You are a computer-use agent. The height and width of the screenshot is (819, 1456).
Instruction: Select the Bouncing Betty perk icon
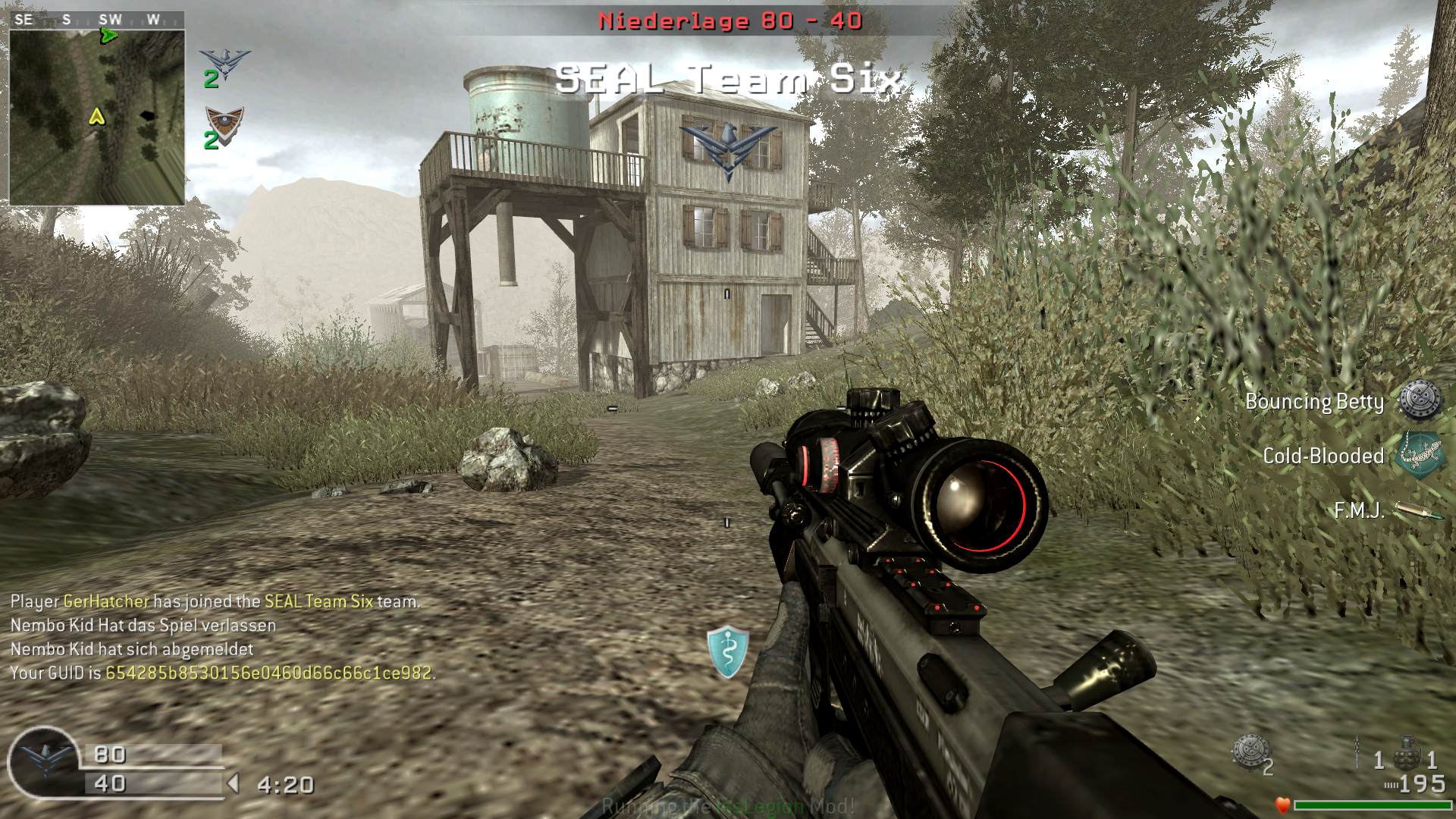pos(1420,400)
